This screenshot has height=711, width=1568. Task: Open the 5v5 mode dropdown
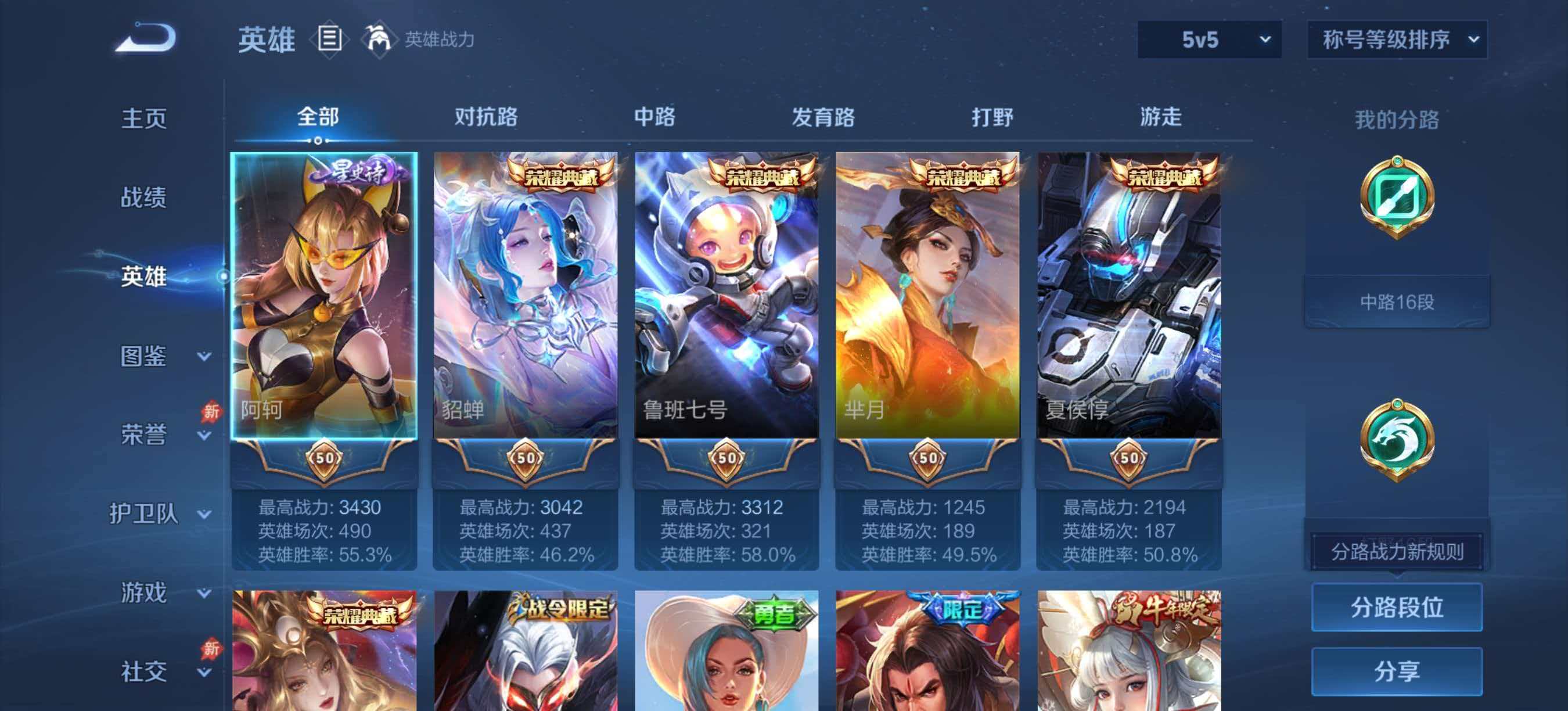[x=1209, y=39]
